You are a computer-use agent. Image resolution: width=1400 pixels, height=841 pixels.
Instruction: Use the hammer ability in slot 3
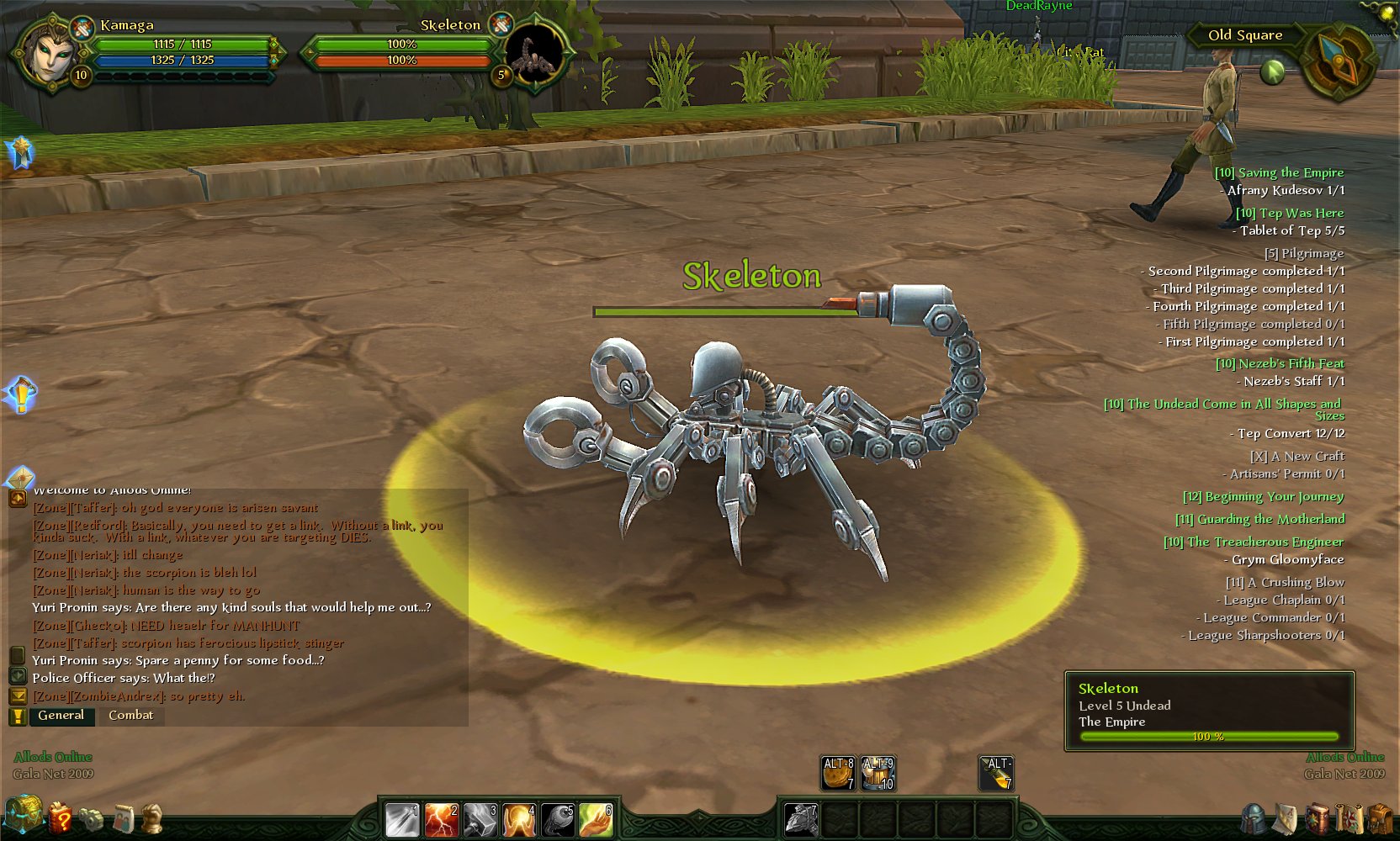click(480, 820)
